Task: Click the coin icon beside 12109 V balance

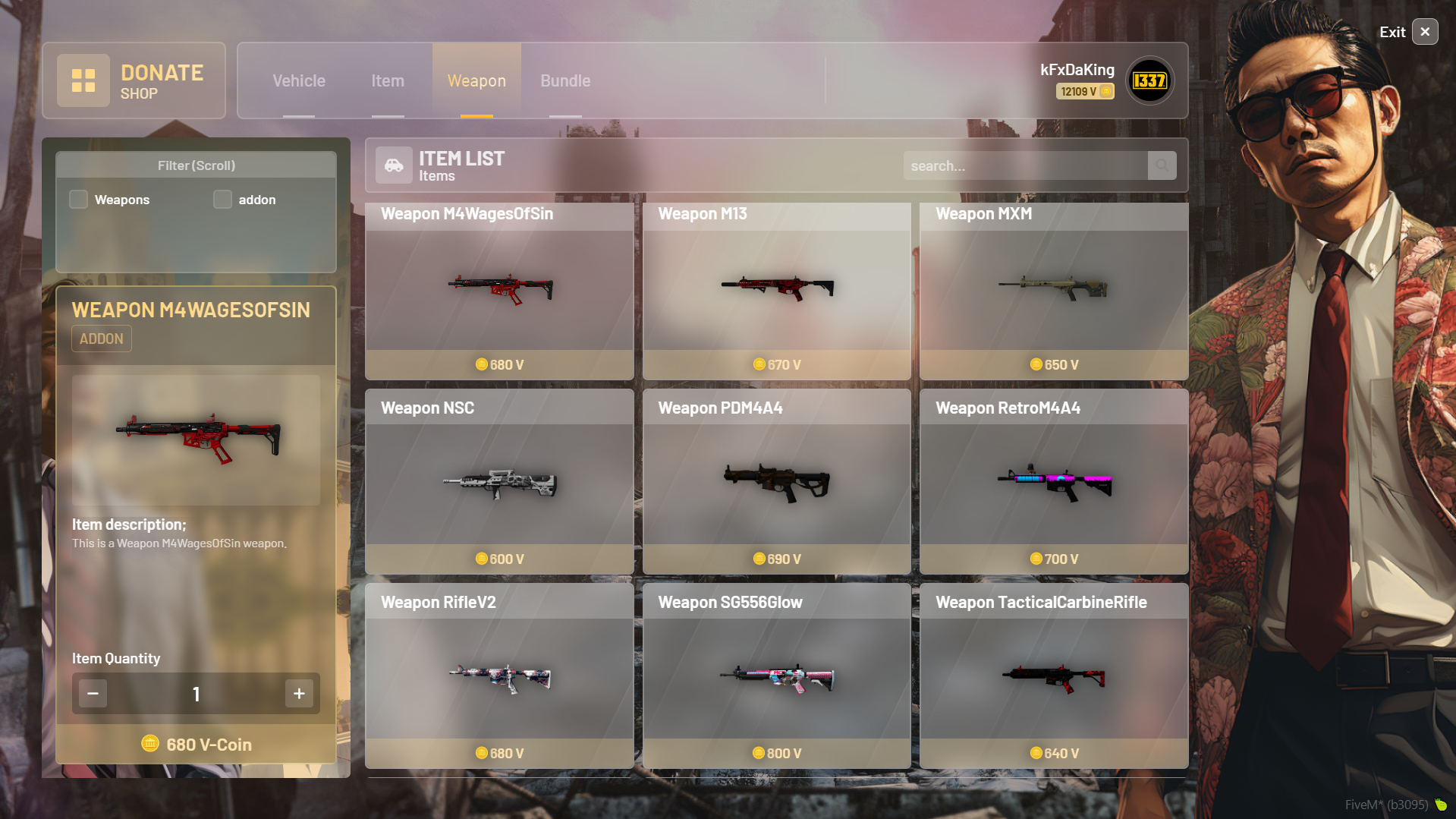Action: (x=1106, y=91)
